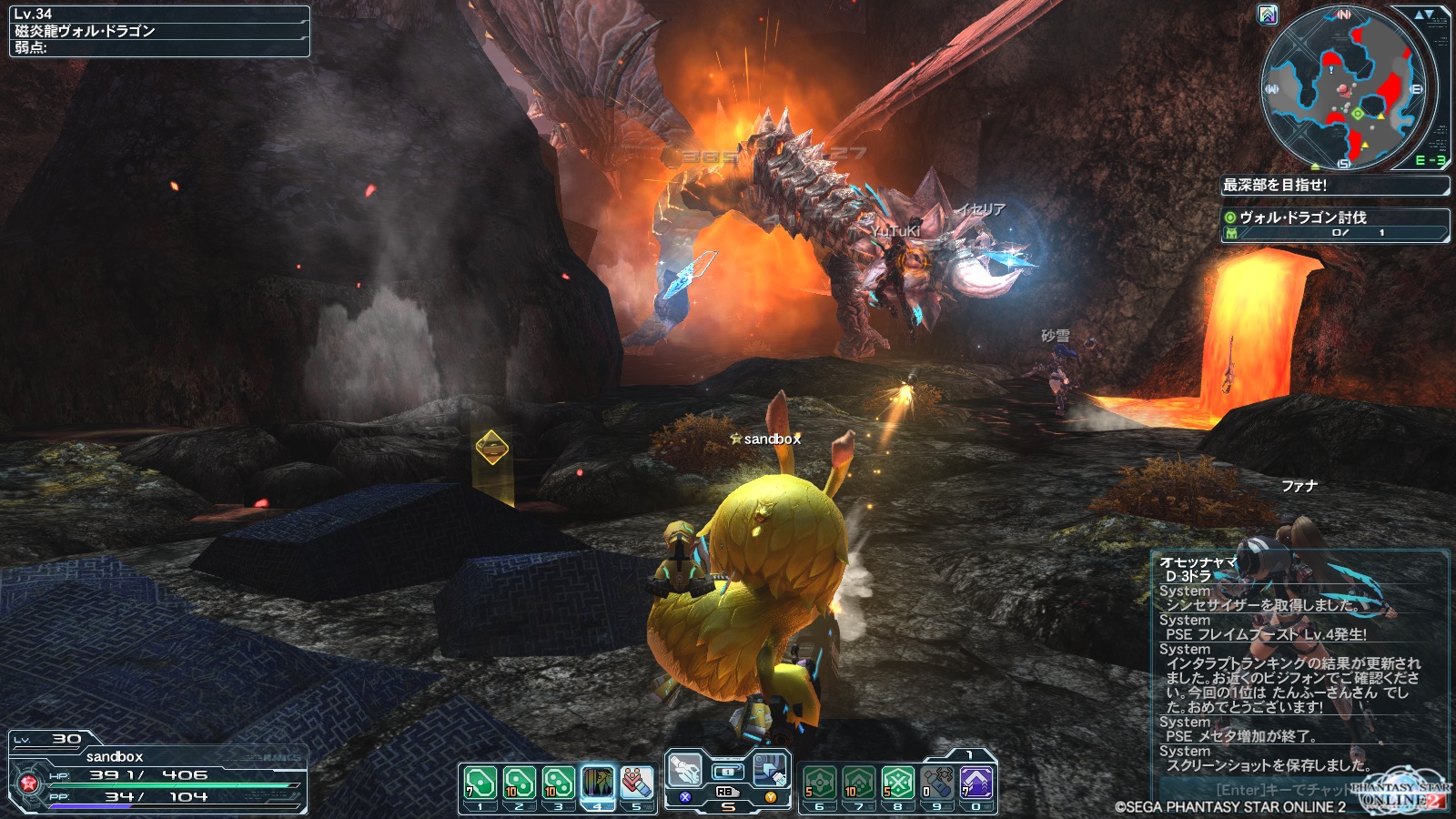Use the faded green item in slot 6
Viewport: 1456px width, 819px height.
click(x=819, y=783)
